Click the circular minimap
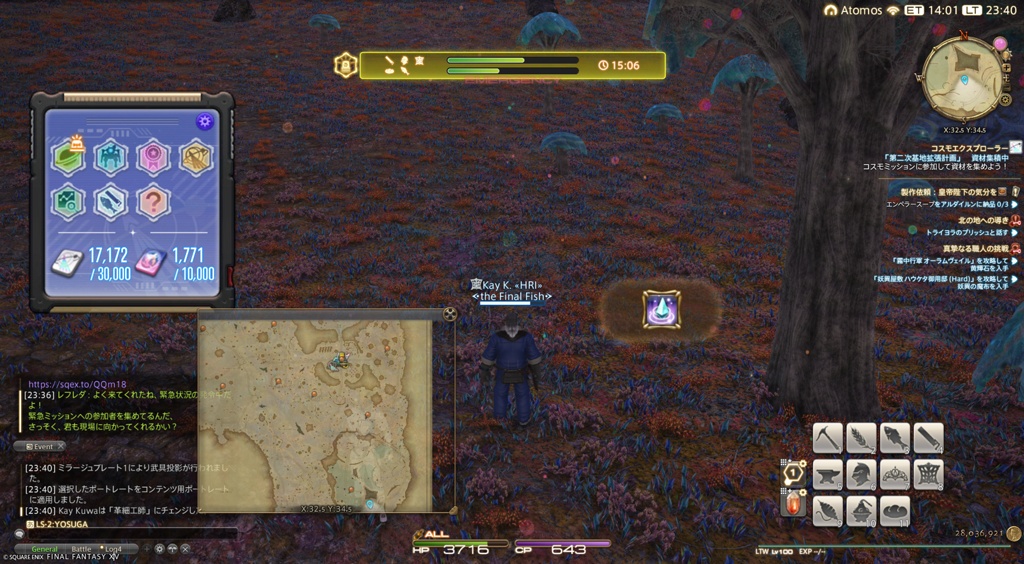Screen dimensions: 1024x564 pos(962,78)
